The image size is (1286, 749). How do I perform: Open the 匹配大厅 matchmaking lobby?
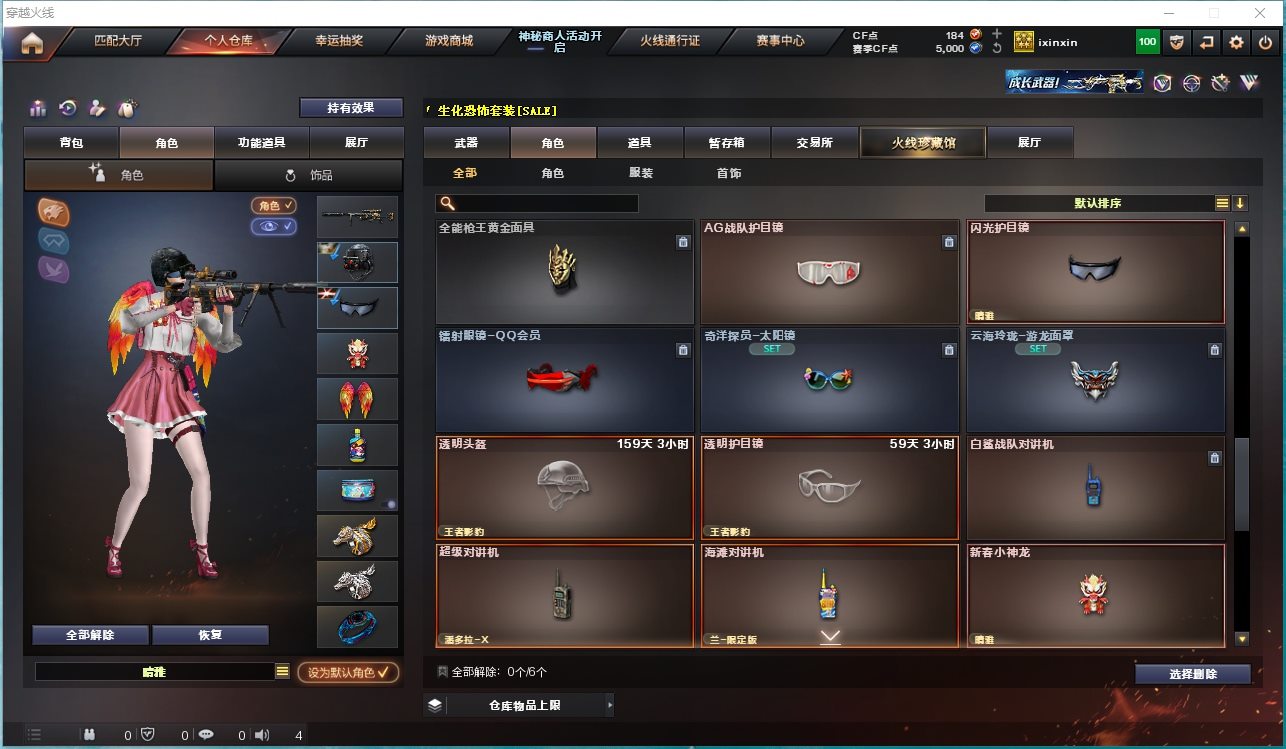point(118,42)
